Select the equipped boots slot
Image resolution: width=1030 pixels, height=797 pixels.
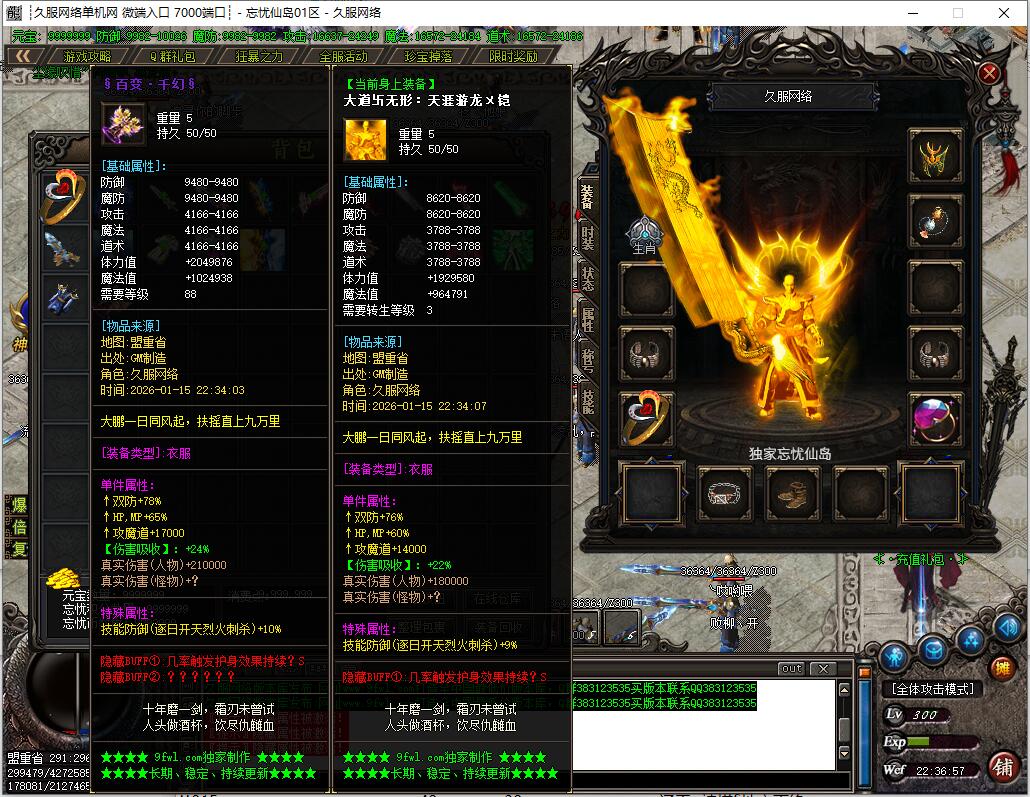(793, 493)
